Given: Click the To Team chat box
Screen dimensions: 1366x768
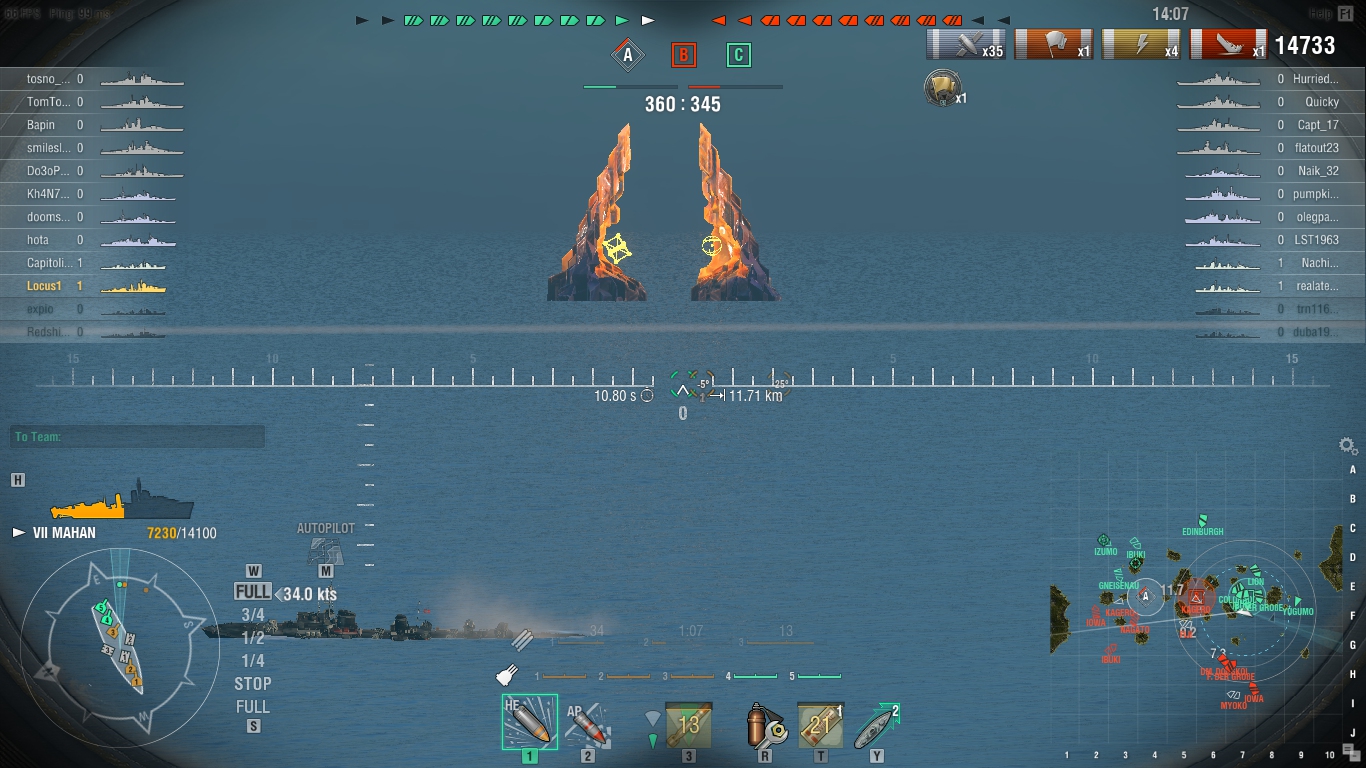Looking at the screenshot, I should (x=139, y=437).
